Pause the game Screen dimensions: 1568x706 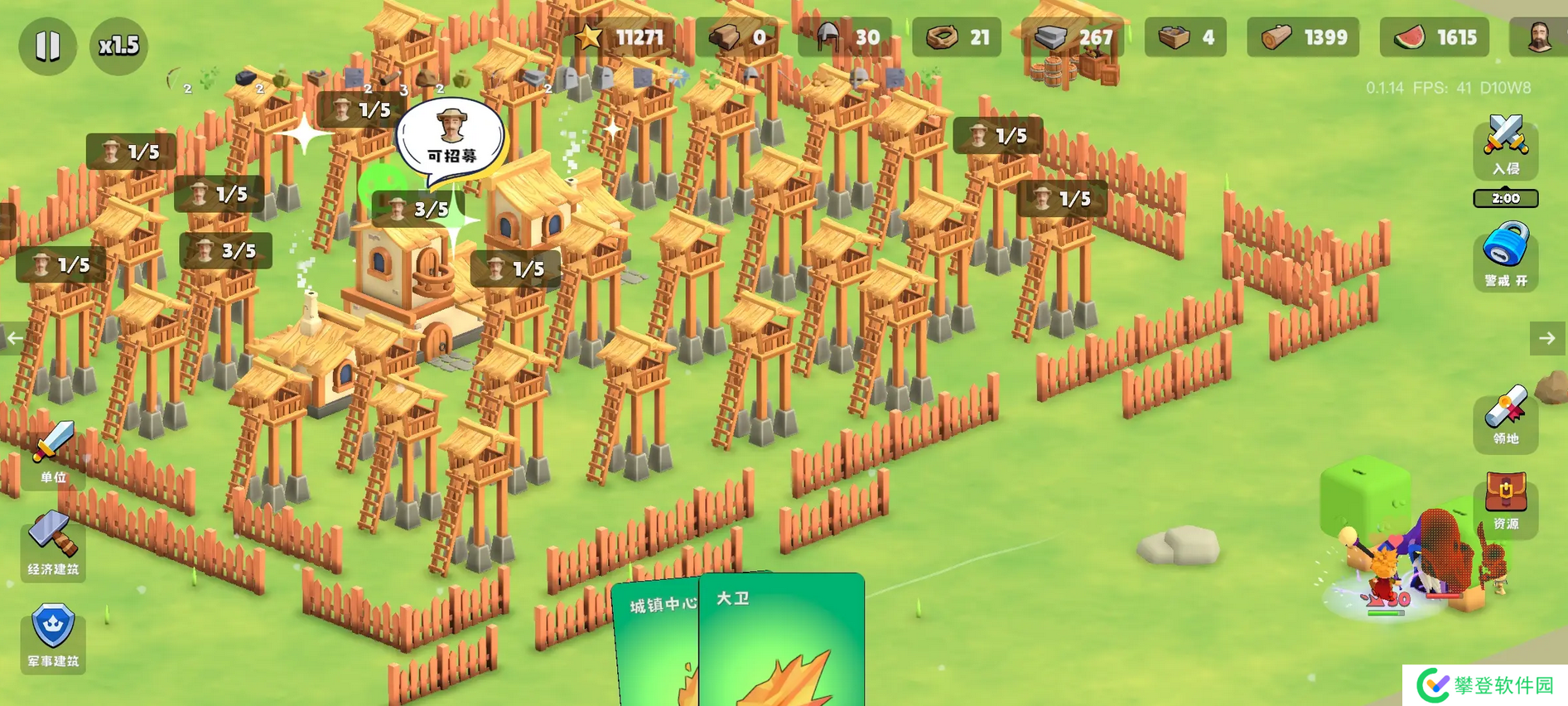tap(47, 46)
